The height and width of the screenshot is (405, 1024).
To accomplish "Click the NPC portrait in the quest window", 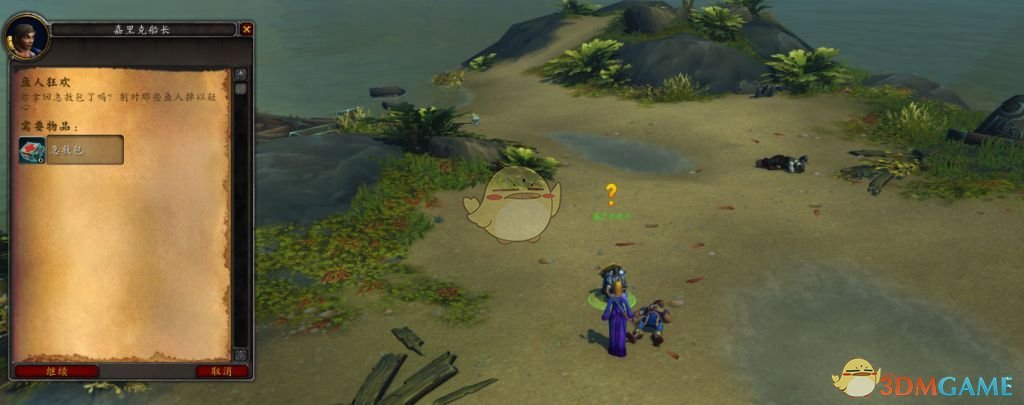I will [x=26, y=38].
